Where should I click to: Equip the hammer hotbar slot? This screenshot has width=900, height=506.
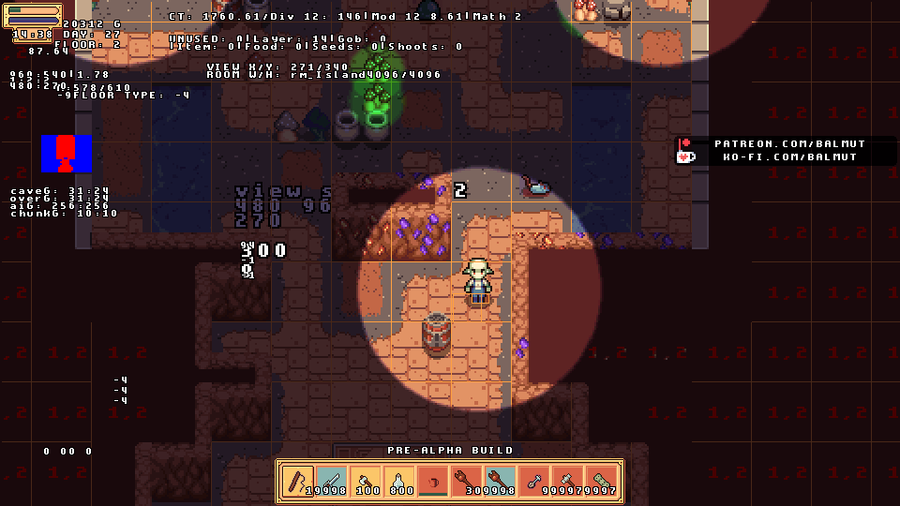(x=569, y=481)
